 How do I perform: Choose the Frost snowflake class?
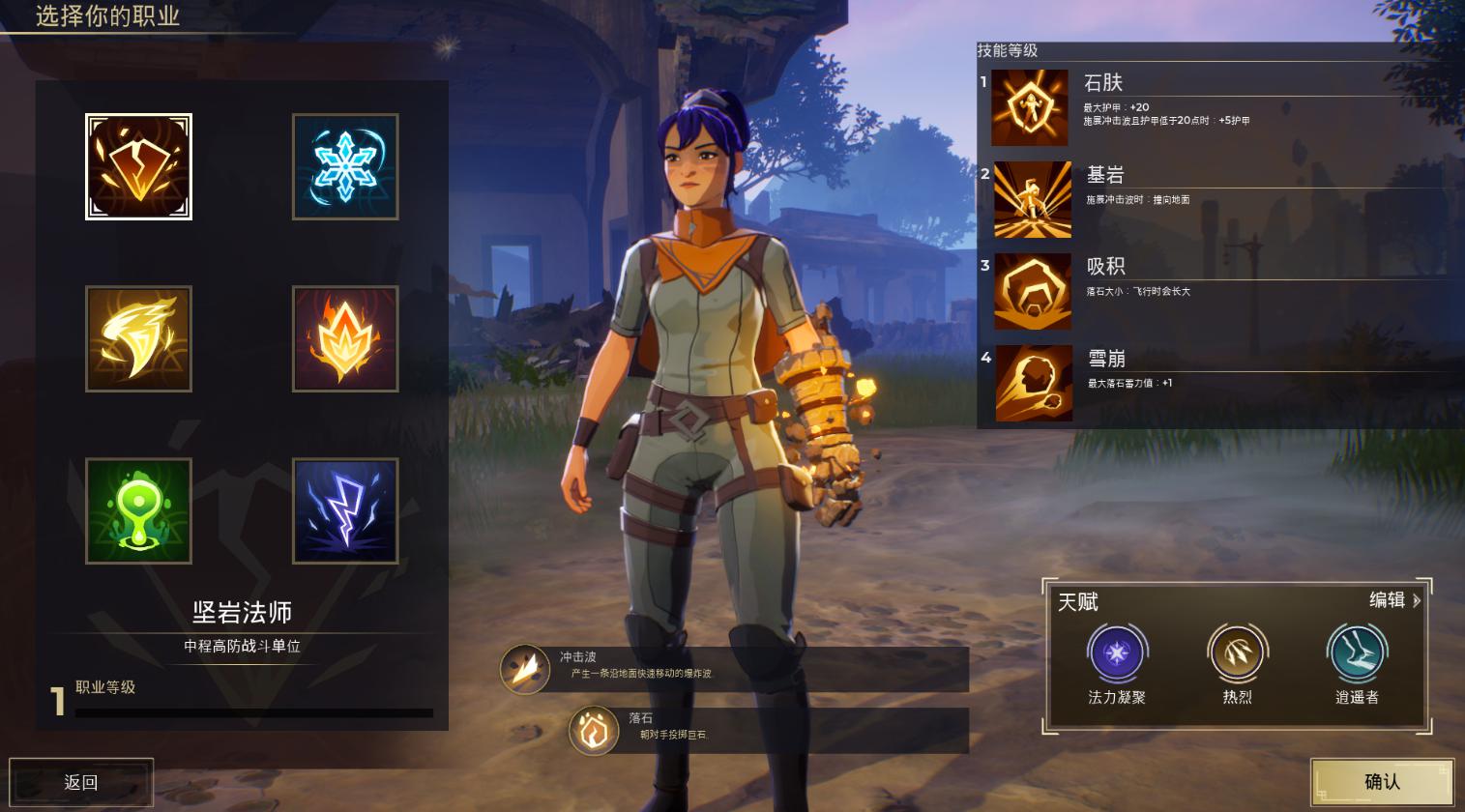click(345, 167)
